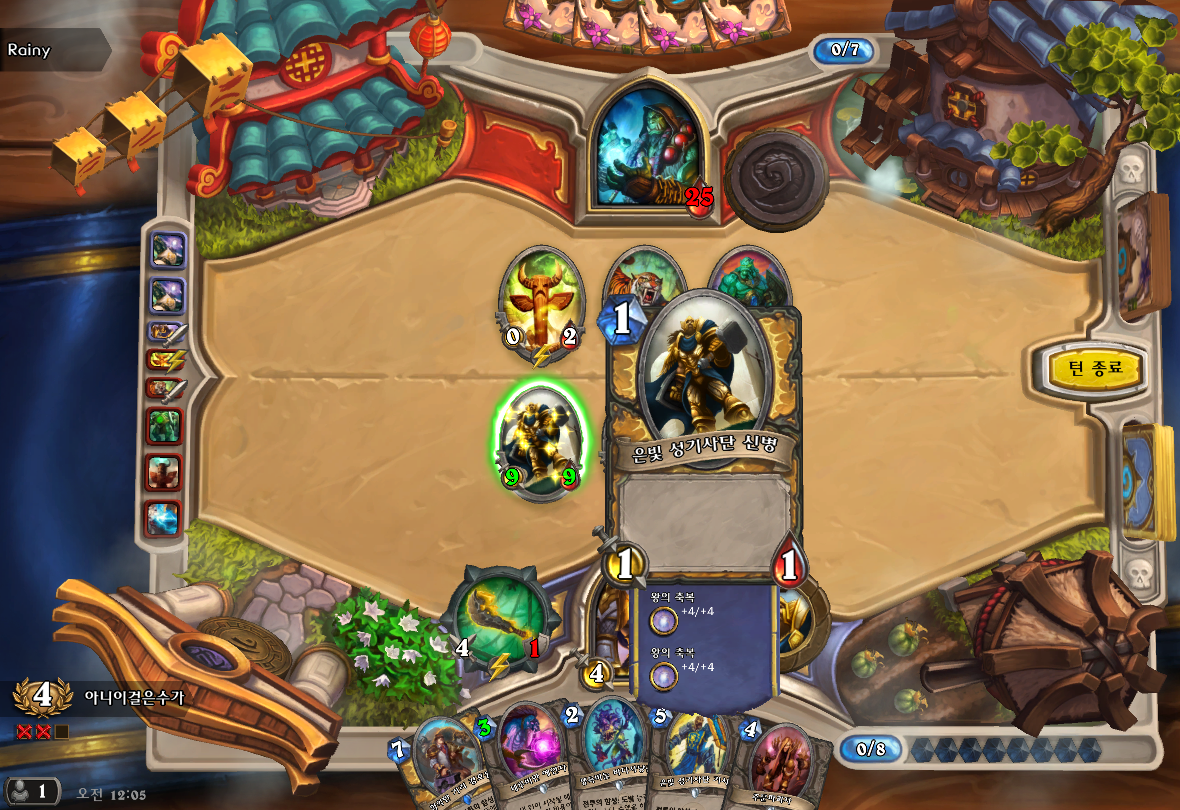Choose the 3-cost card with purple orb
Viewport: 1180px width, 810px height.
tap(528, 755)
